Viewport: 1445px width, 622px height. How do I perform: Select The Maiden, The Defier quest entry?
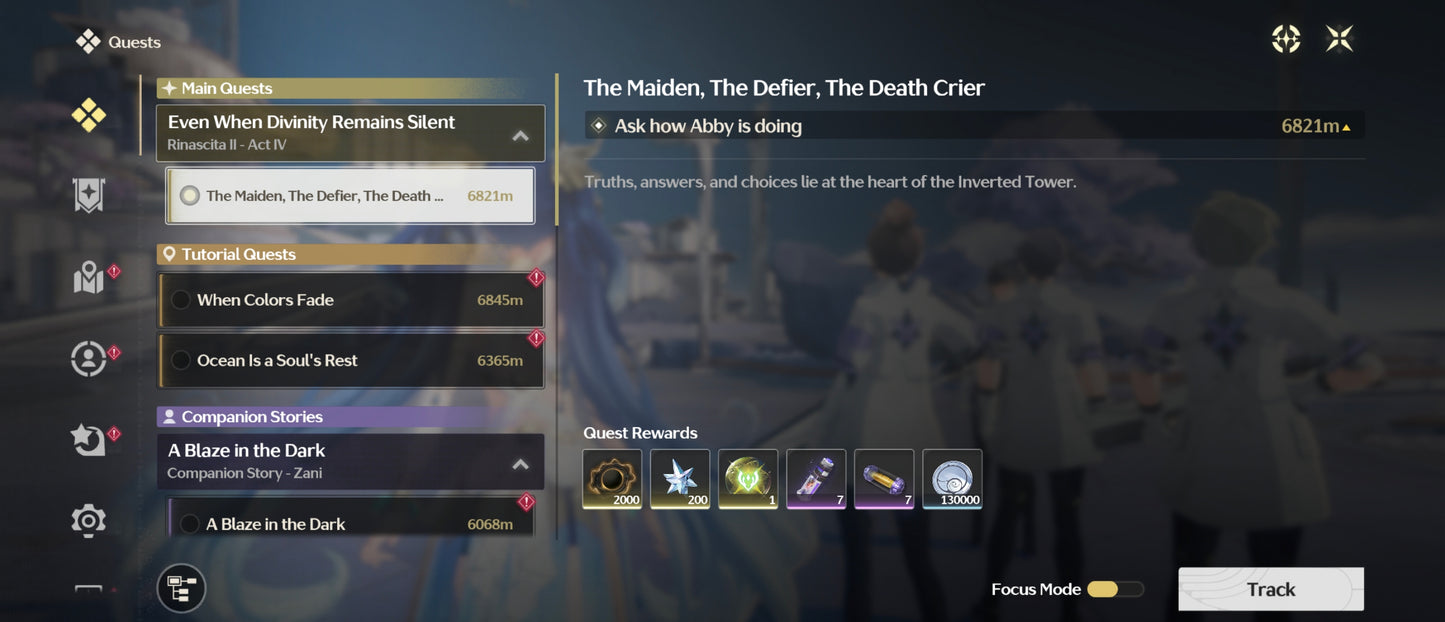349,196
